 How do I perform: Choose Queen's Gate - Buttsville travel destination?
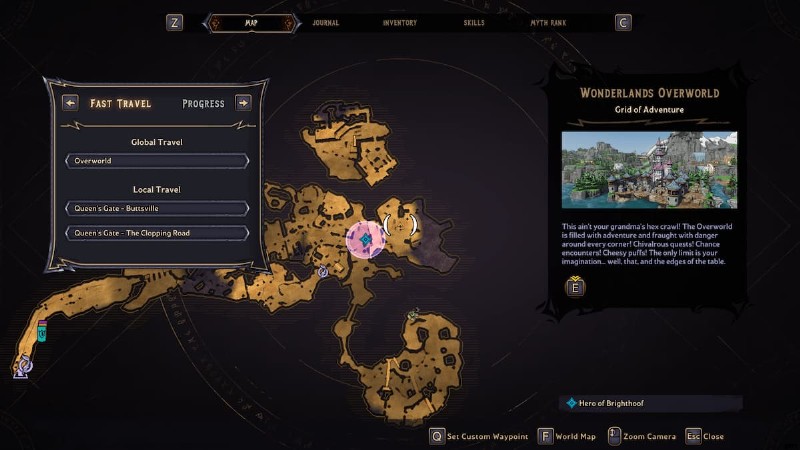pos(157,209)
